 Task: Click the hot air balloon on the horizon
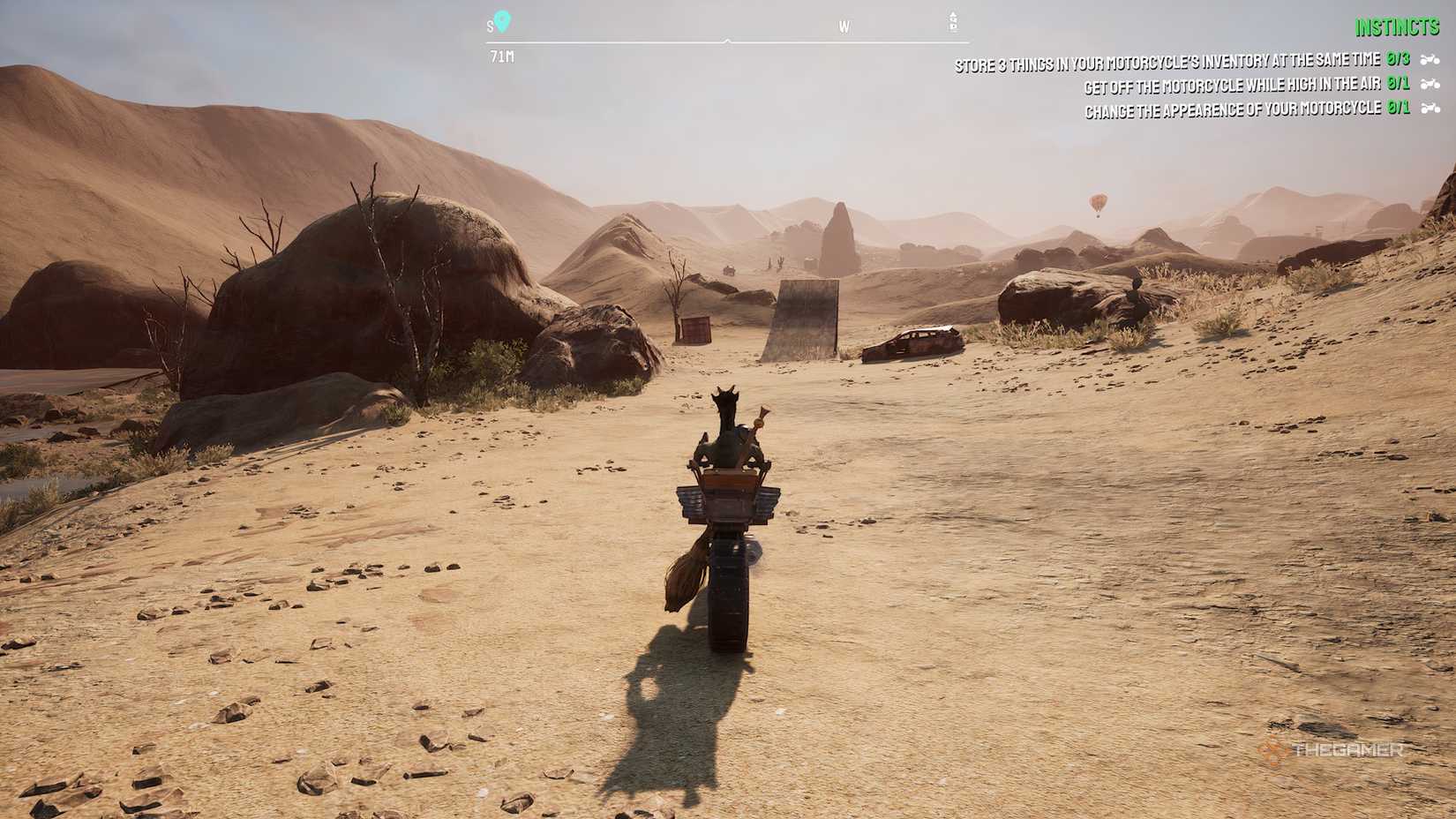point(1097,203)
